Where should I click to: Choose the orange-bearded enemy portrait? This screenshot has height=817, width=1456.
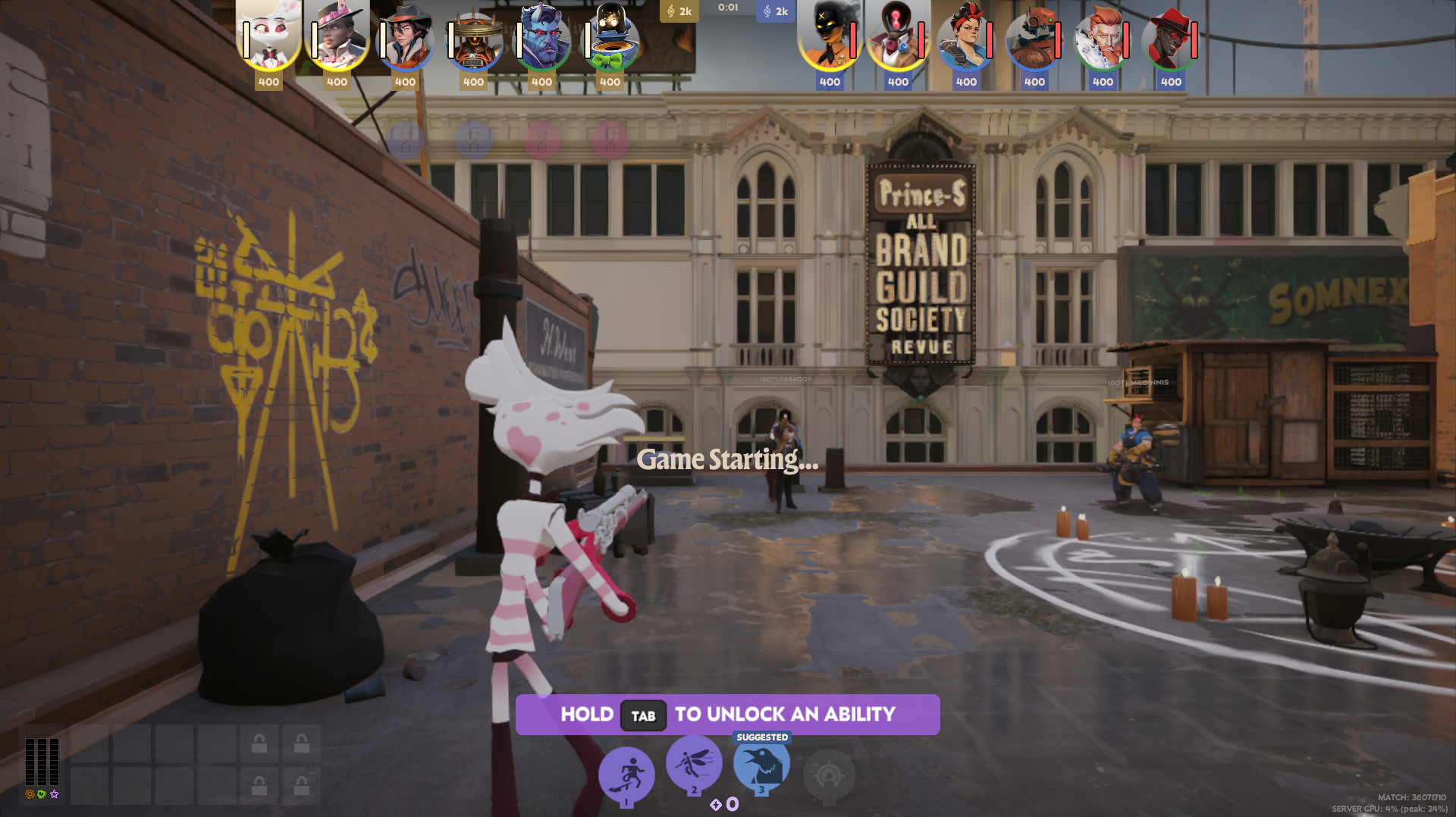coord(1103,36)
